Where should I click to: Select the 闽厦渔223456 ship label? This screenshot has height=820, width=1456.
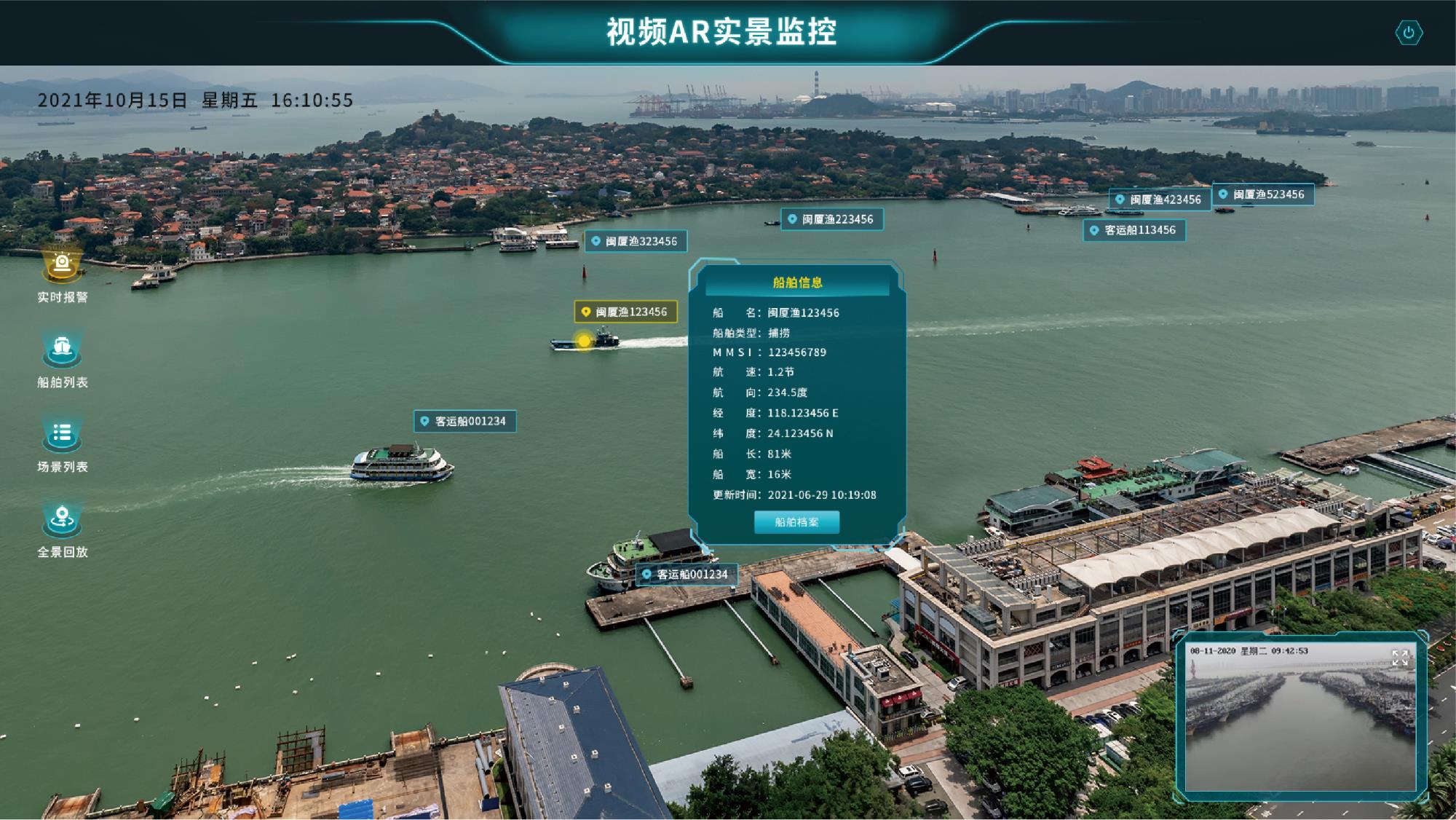(x=832, y=219)
